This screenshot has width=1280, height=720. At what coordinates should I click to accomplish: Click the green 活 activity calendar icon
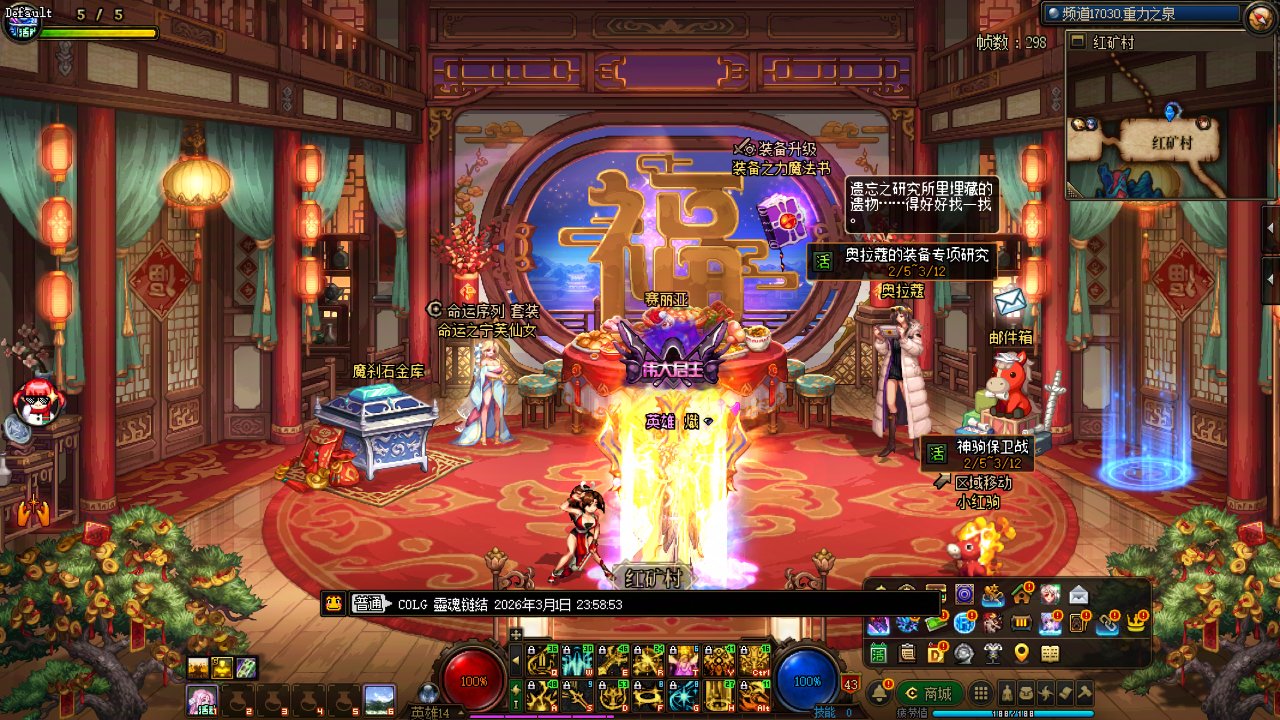878,653
